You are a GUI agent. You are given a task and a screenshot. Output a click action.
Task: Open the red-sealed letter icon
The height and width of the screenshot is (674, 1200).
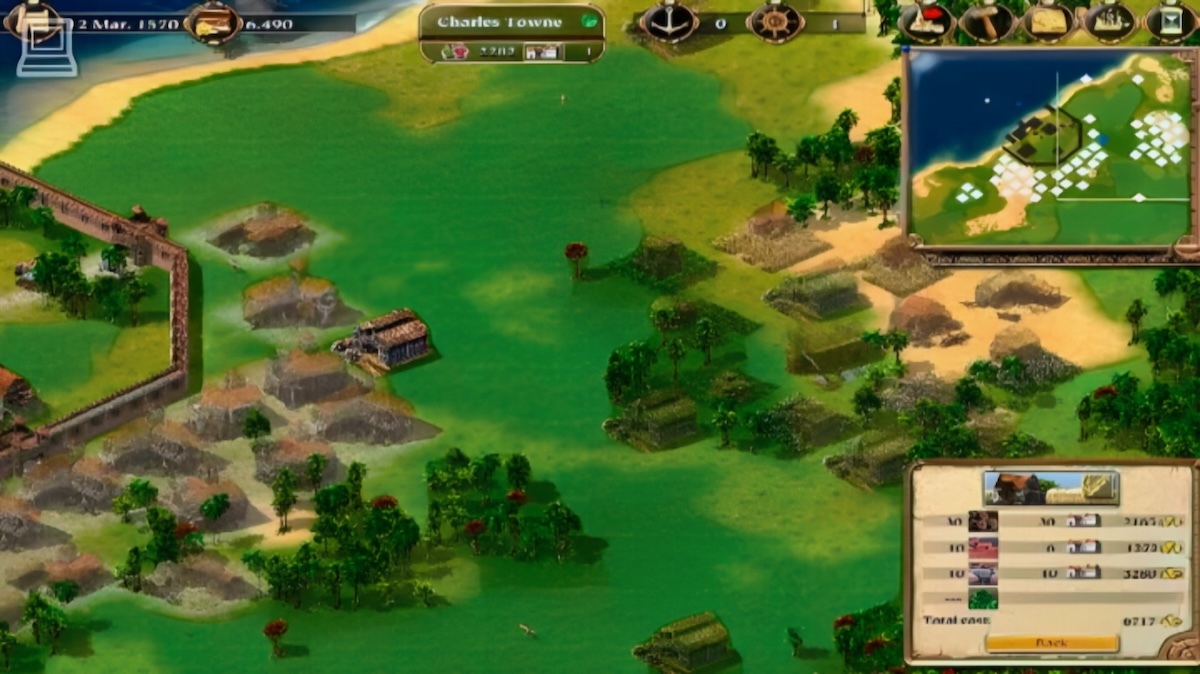[x=925, y=22]
